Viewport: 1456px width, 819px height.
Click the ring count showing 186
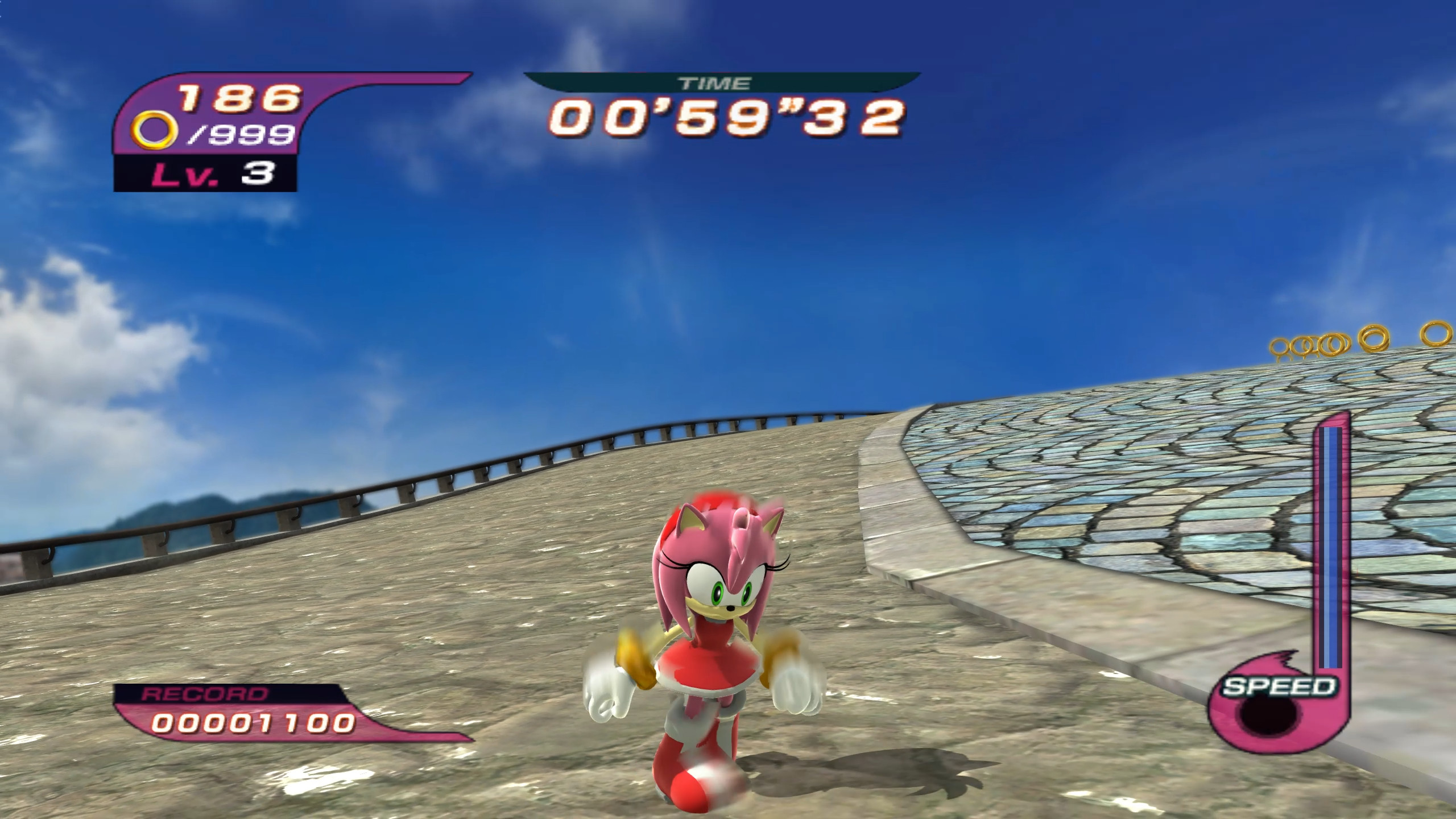click(x=239, y=97)
